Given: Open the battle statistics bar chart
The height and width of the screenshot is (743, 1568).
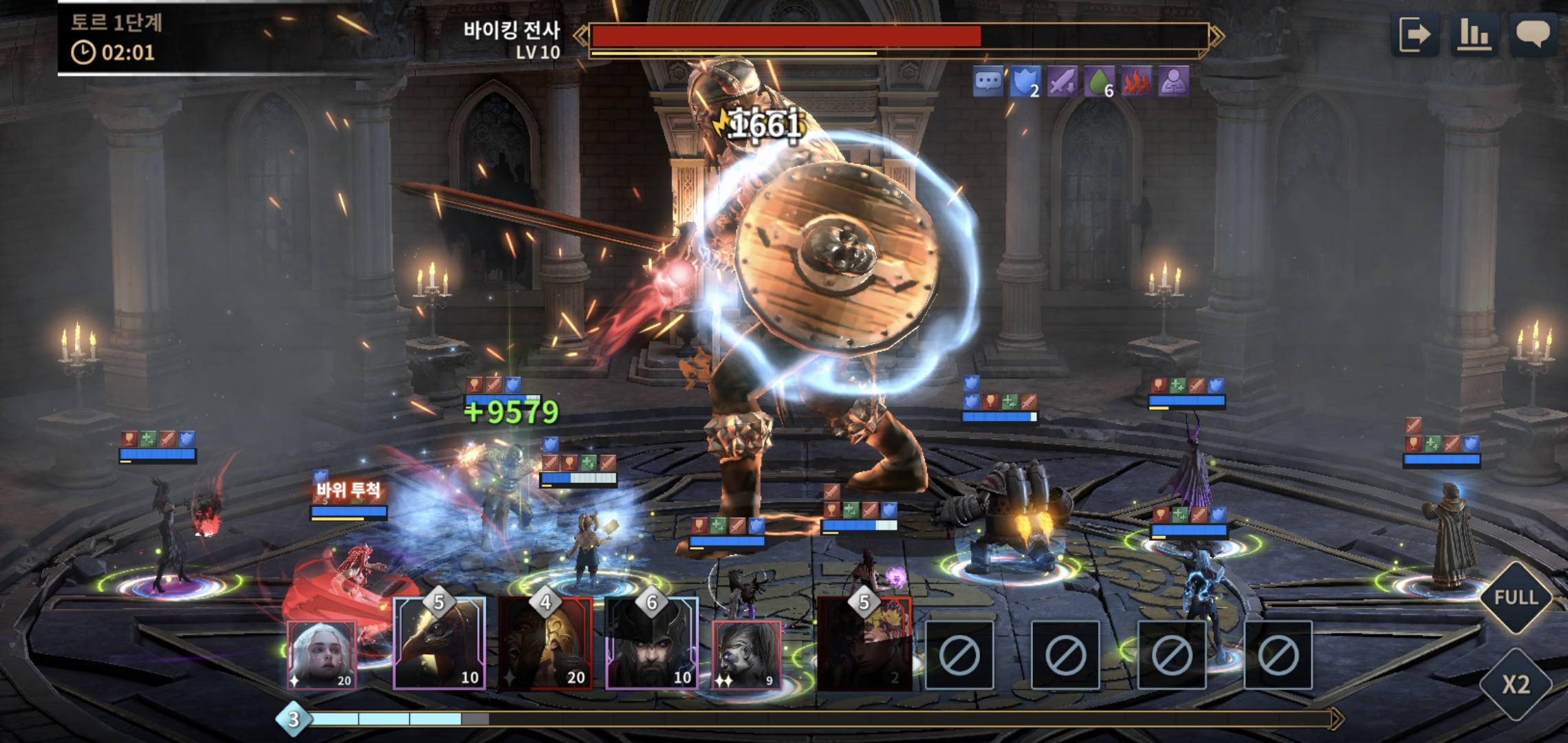Looking at the screenshot, I should click(x=1474, y=34).
